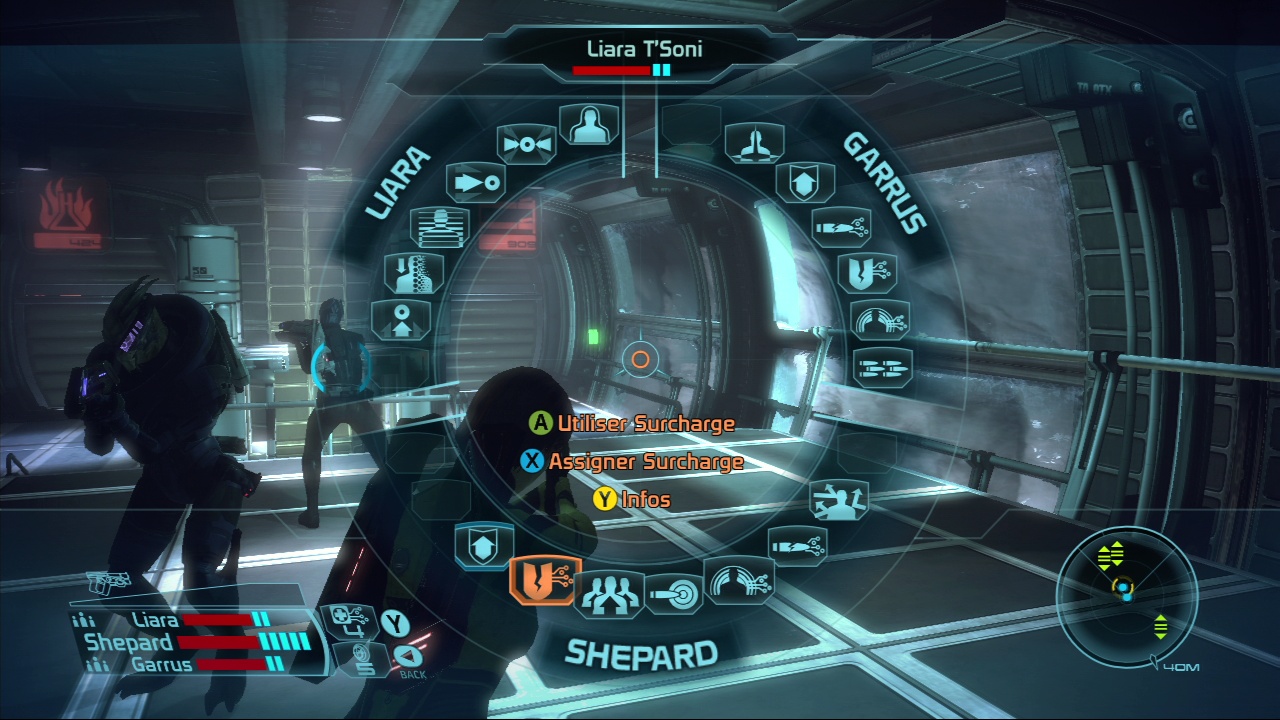The width and height of the screenshot is (1280, 720).
Task: Select Shepard's Unity squad power icon
Action: pos(608,594)
